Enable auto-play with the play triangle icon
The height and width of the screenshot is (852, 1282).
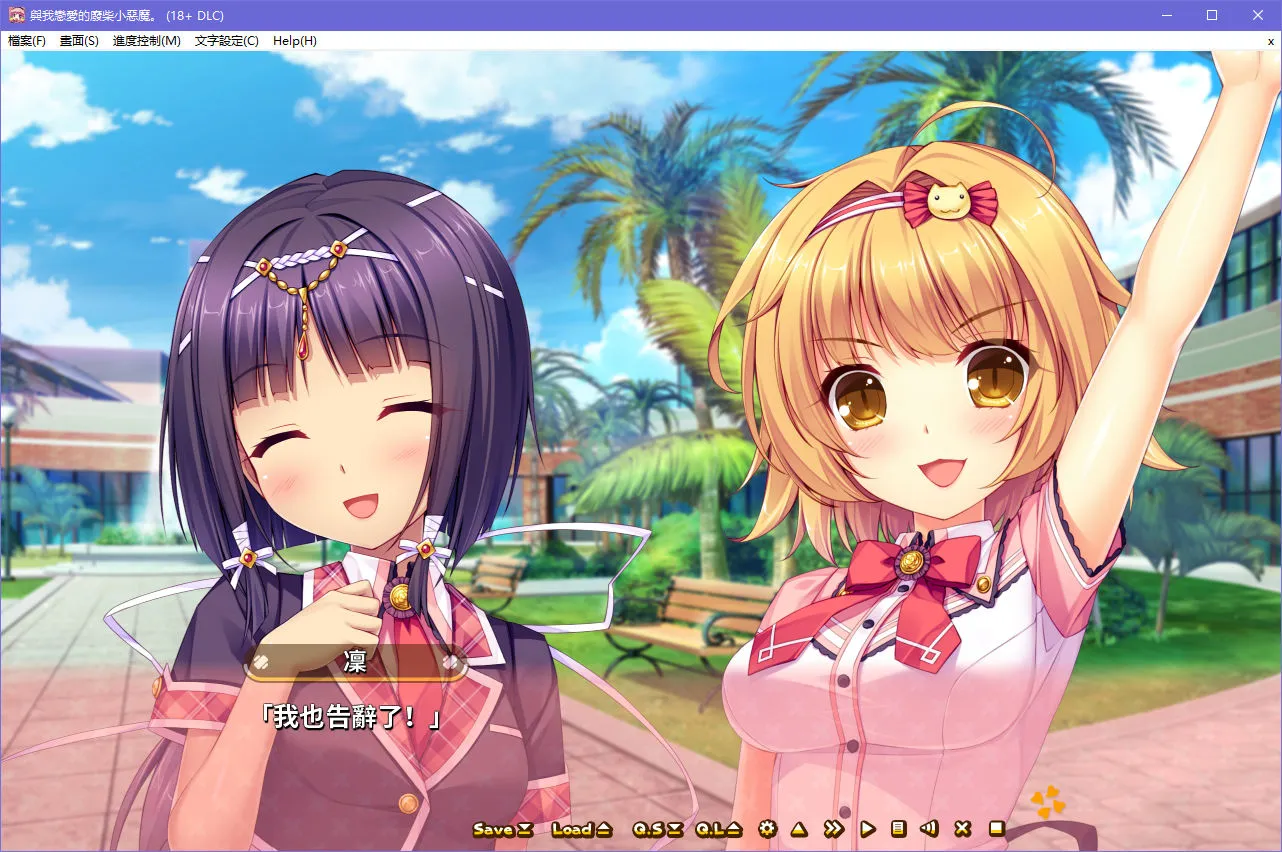866,829
